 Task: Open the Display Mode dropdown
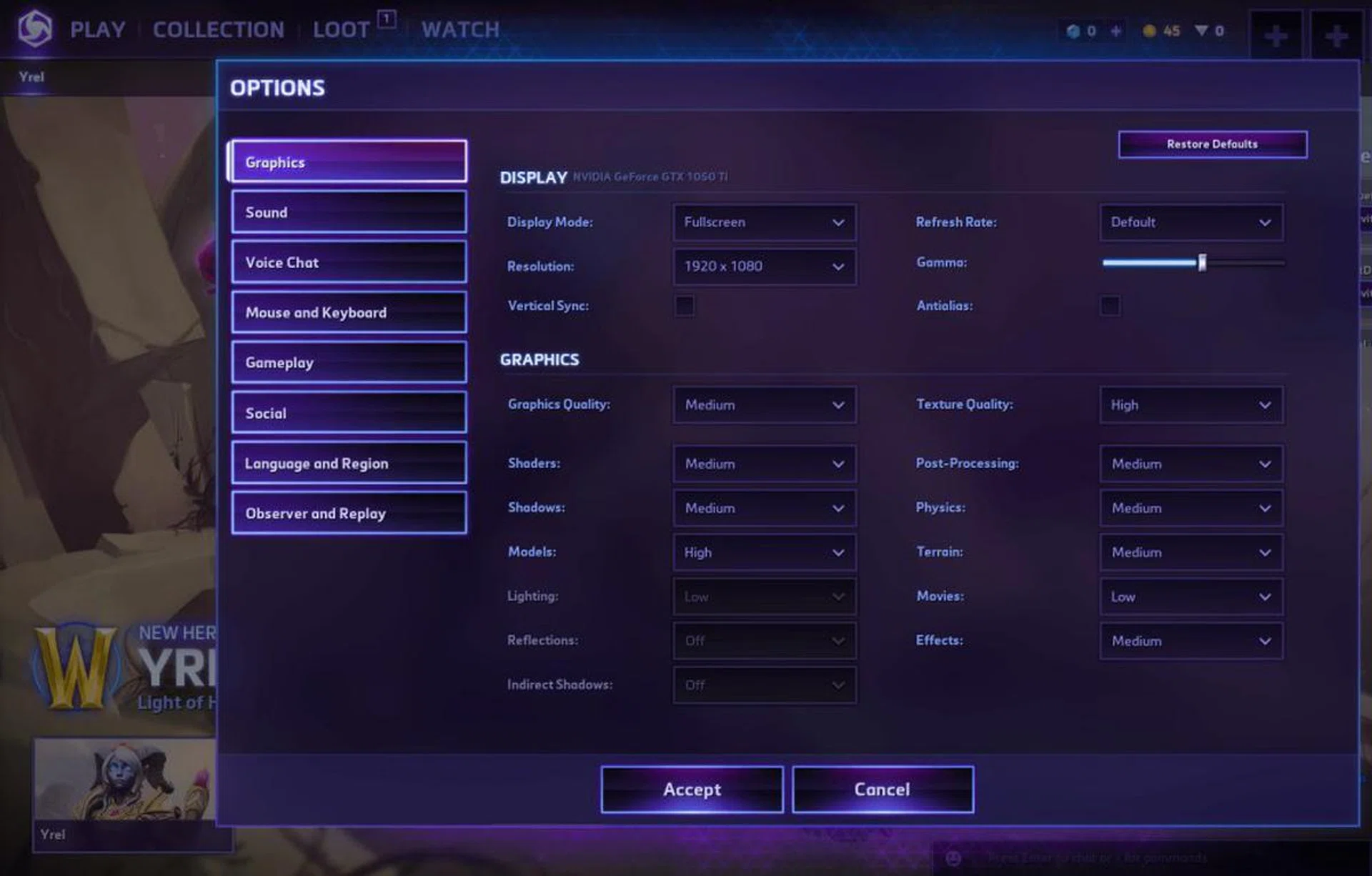(x=764, y=222)
